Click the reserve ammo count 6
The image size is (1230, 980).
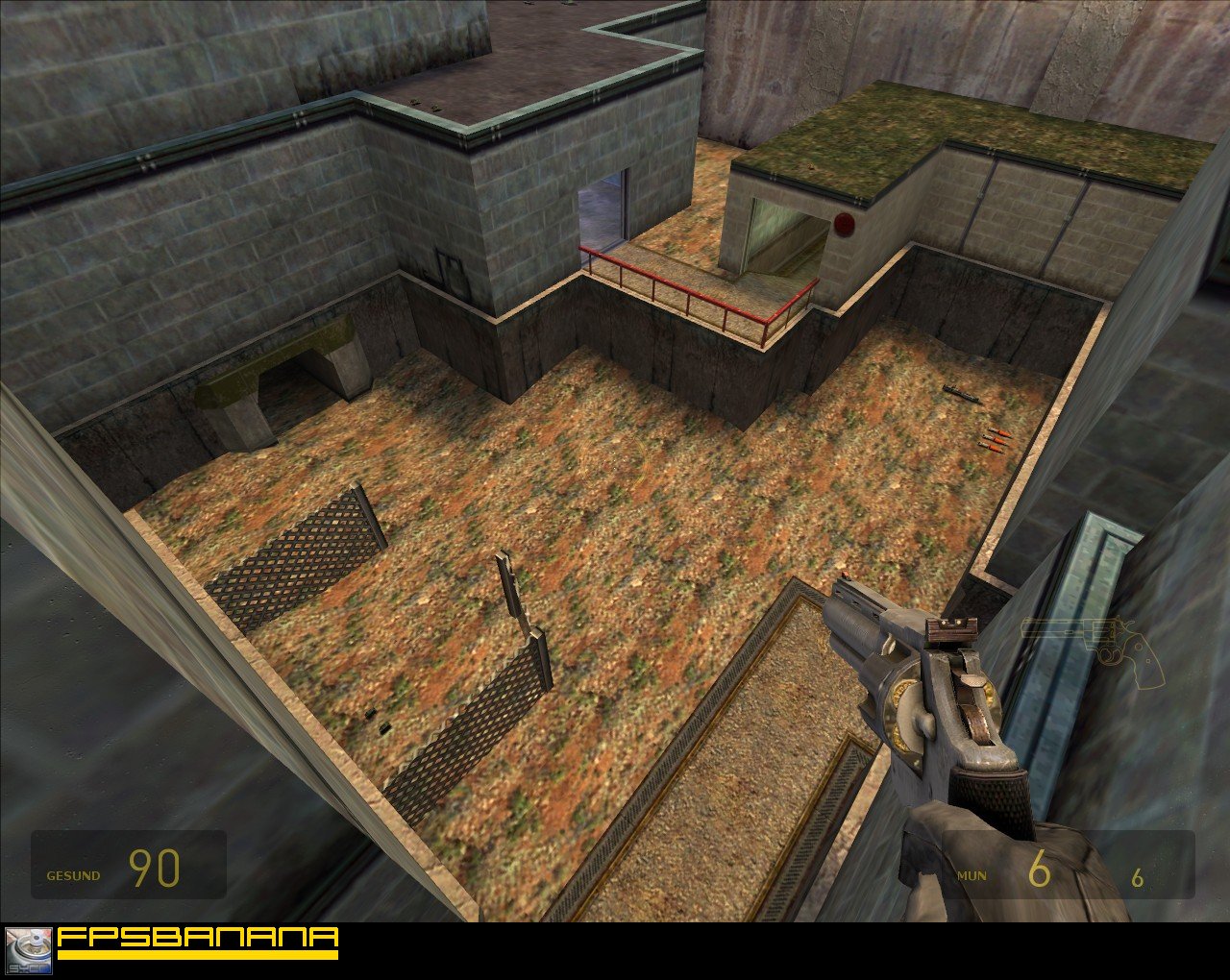tap(1137, 875)
